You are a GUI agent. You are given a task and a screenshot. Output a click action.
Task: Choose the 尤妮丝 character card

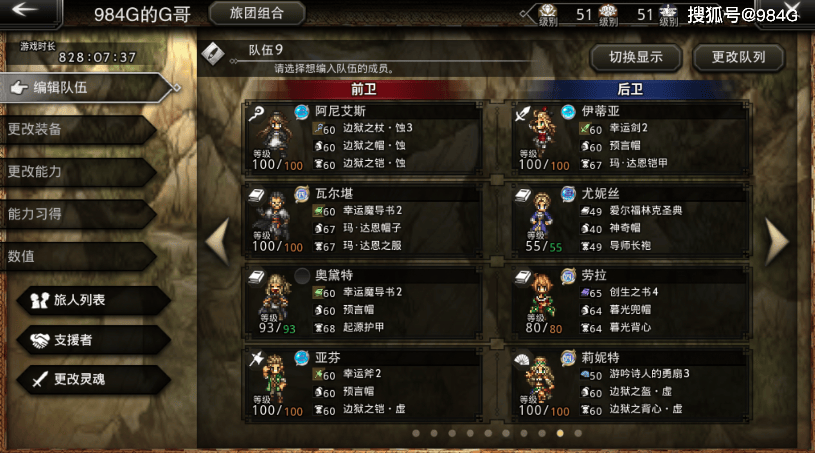[x=628, y=218]
